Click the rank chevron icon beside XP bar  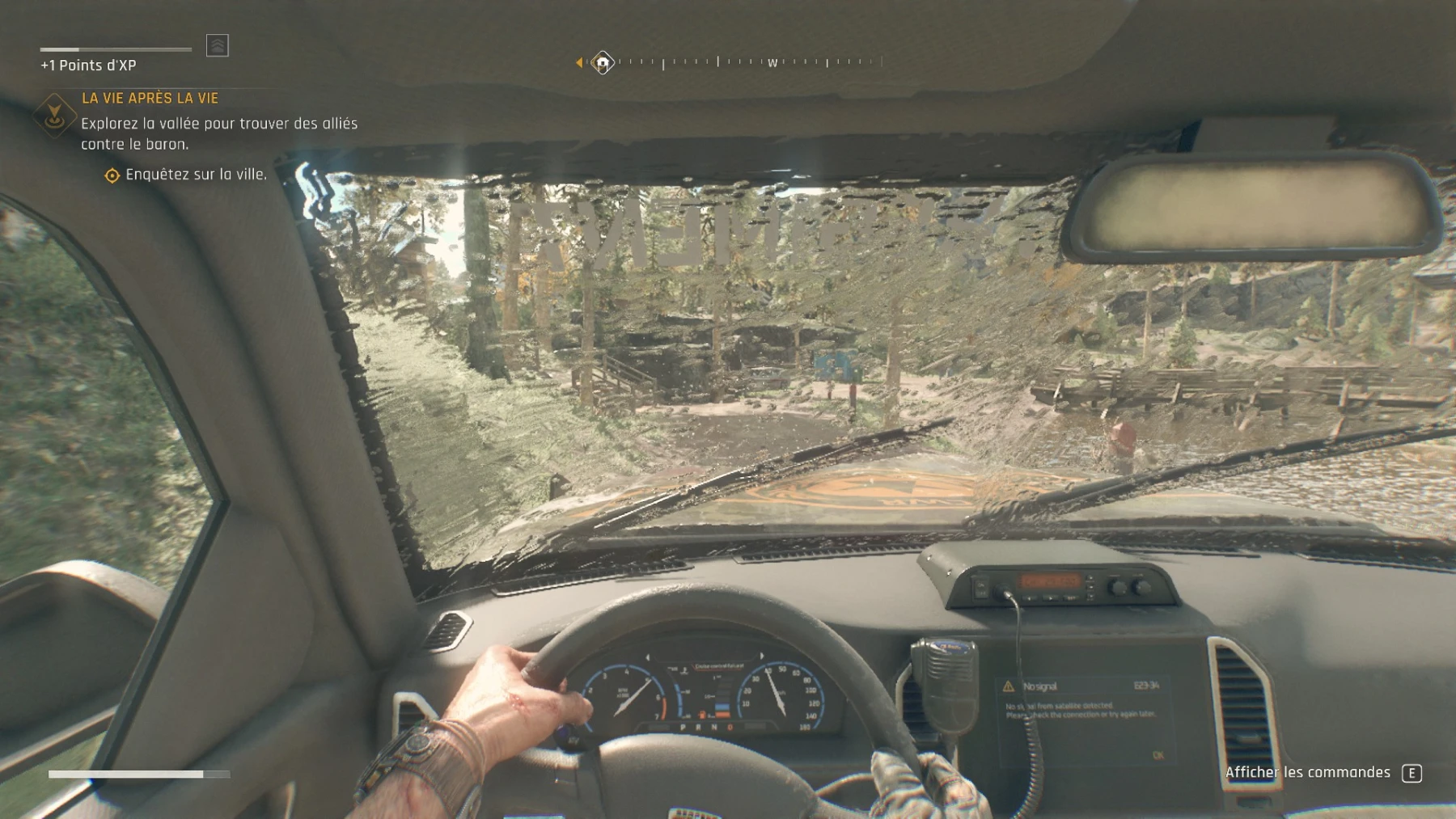(218, 45)
